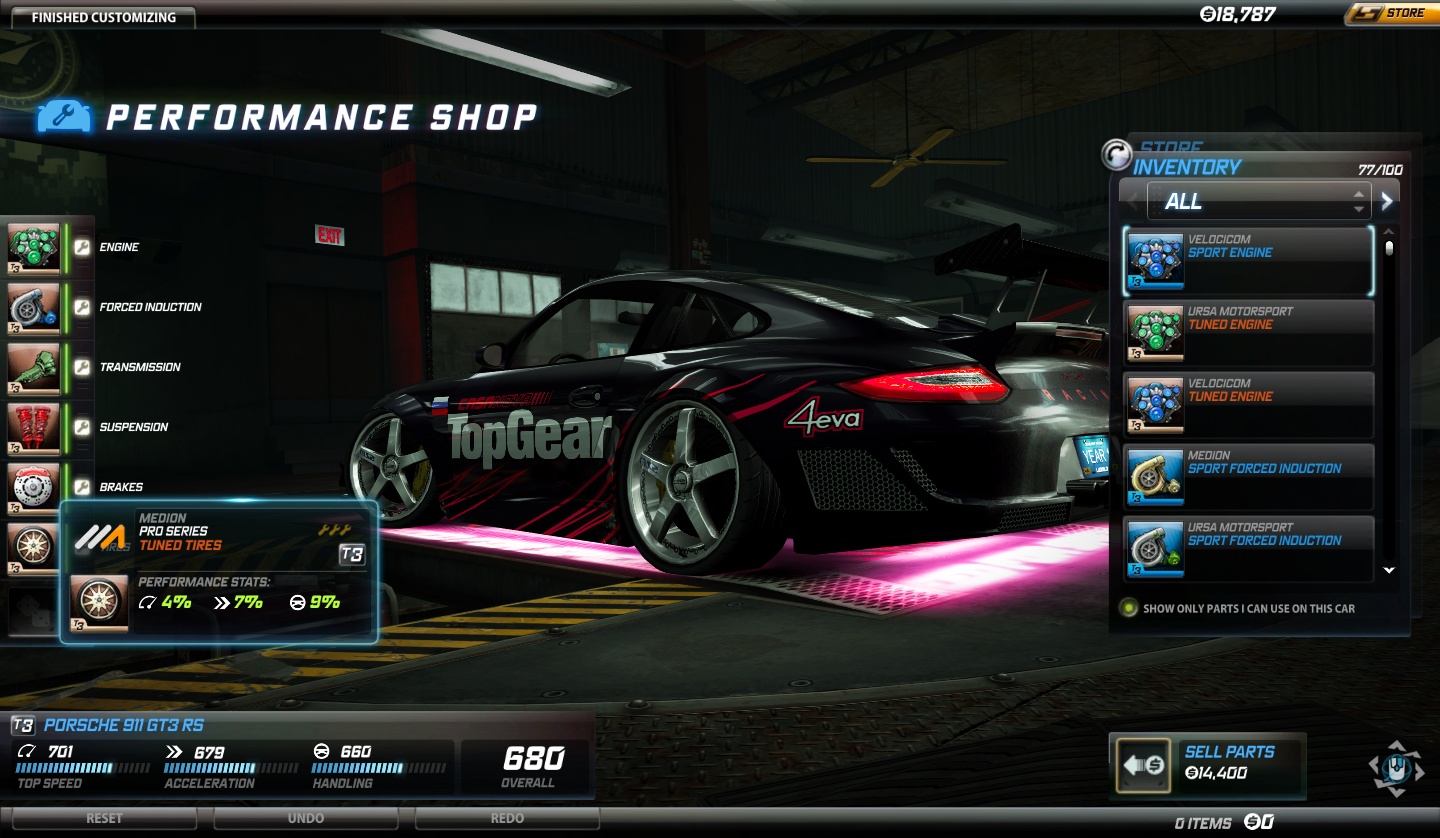Select Velocicom Sport Engine in inventory
This screenshot has width=1440, height=838.
click(x=1248, y=261)
